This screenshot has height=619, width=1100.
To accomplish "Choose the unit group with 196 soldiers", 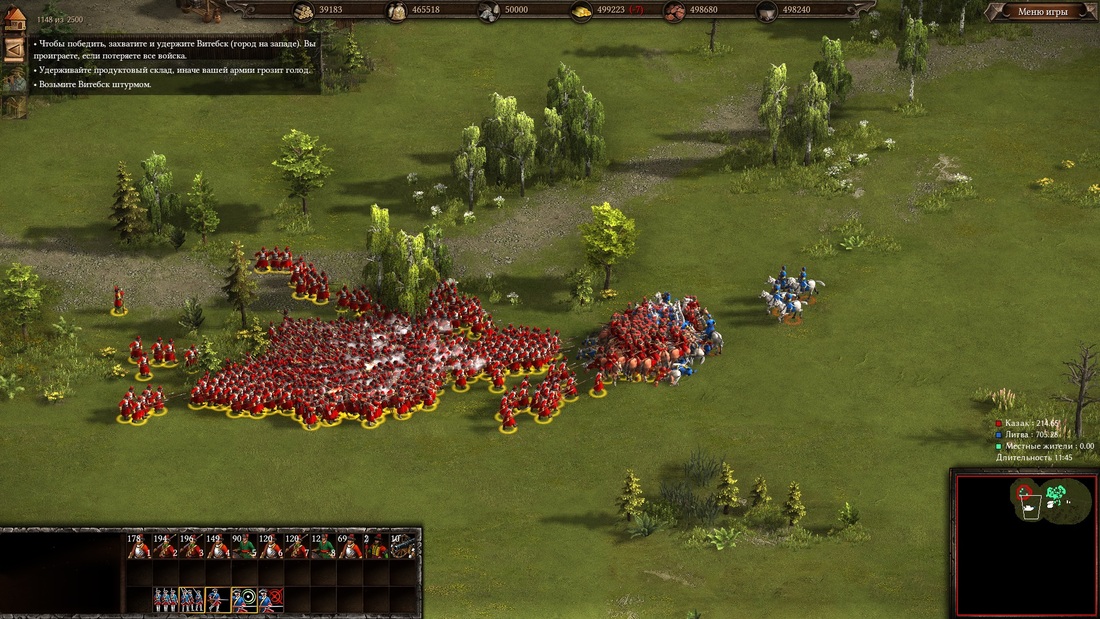I will [191, 546].
